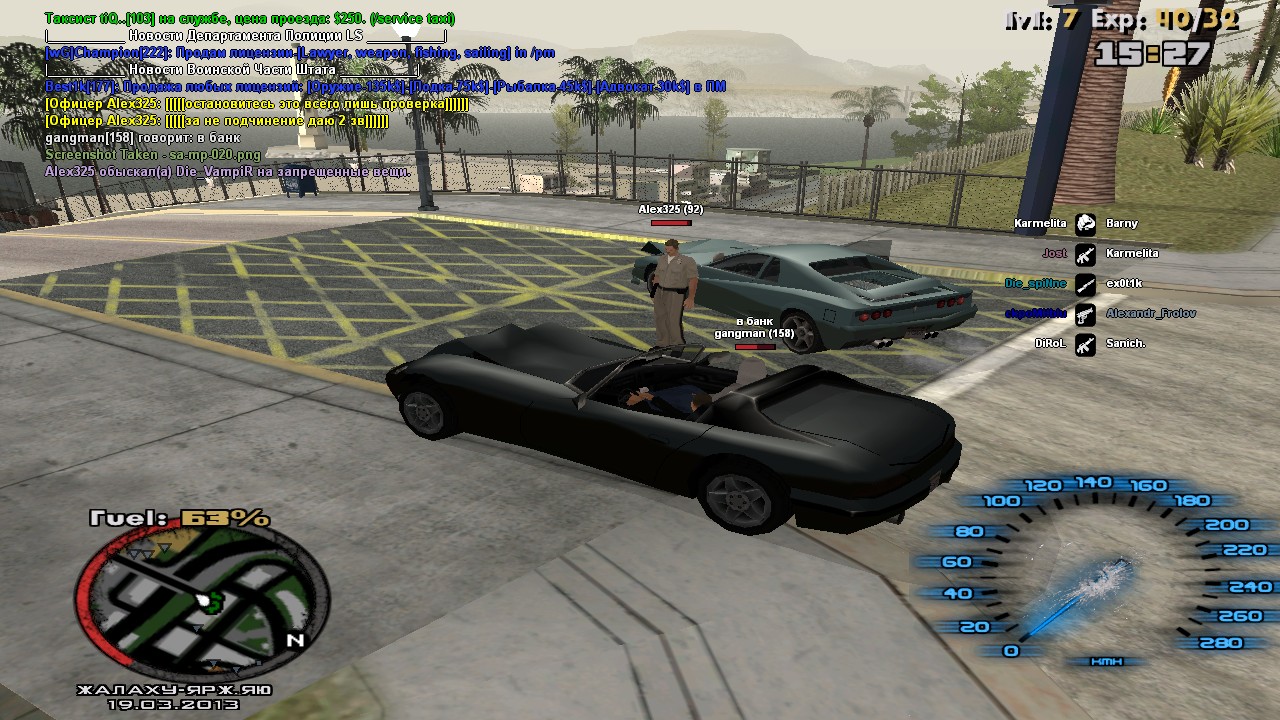This screenshot has height=720, width=1280.
Task: Select gangman[158]'s chat message line
Action: coord(143,138)
